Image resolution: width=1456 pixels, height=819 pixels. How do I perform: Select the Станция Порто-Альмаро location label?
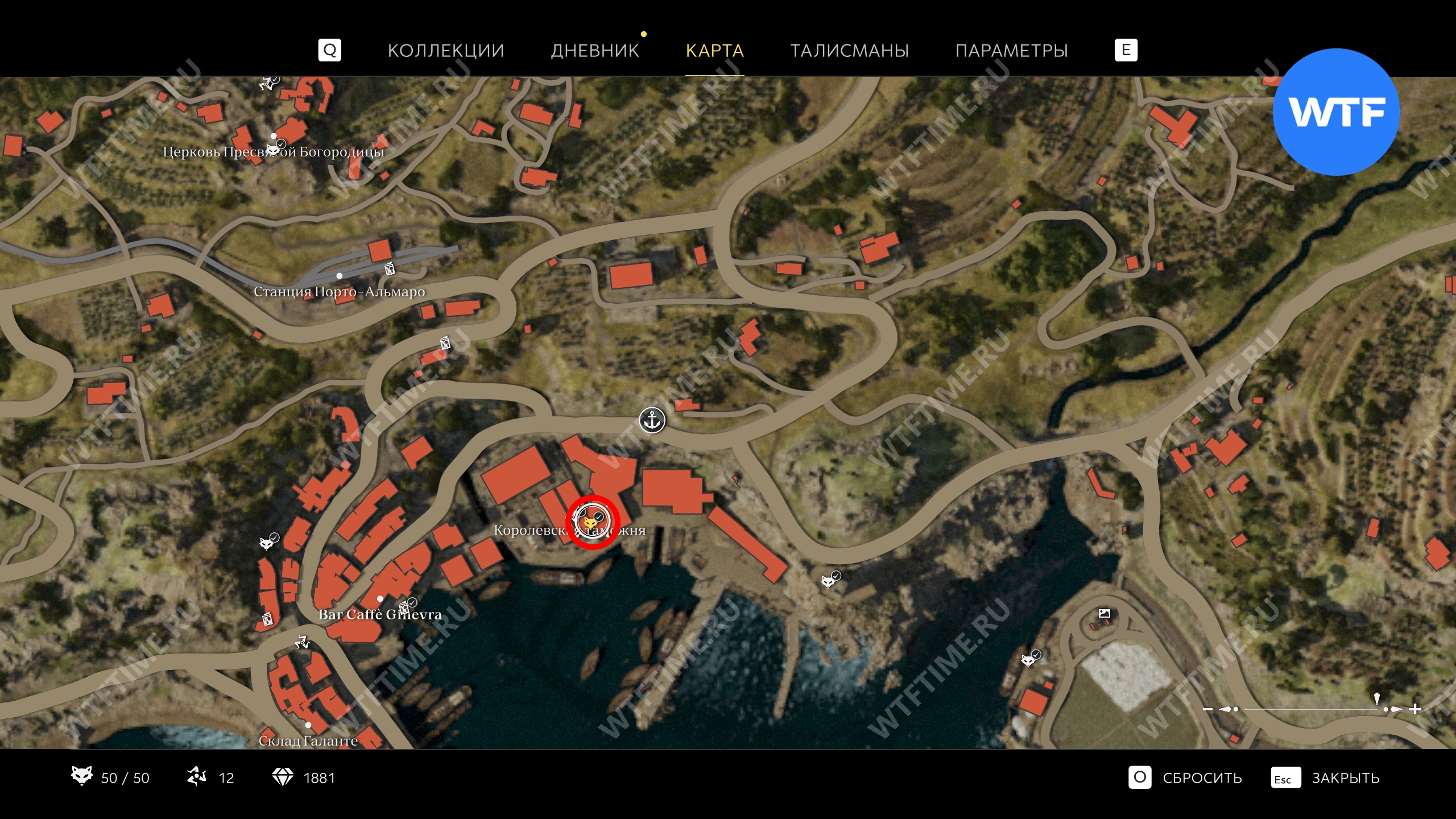tap(339, 291)
